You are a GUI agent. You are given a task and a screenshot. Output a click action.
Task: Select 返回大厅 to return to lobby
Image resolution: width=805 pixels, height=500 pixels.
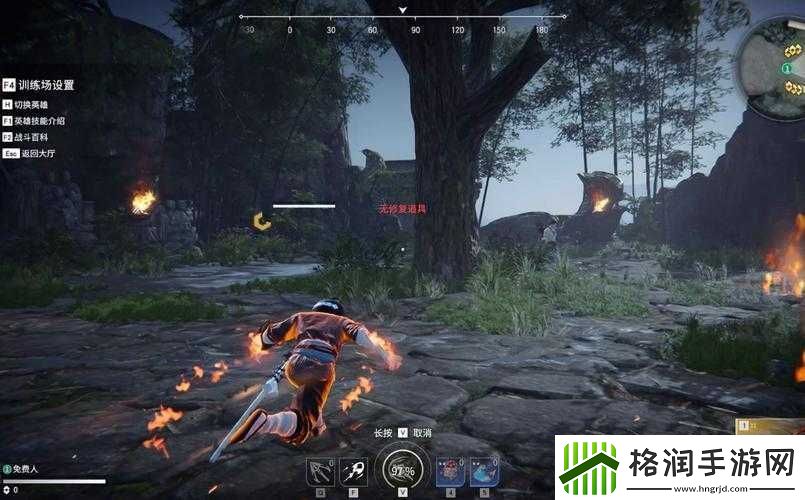[x=32, y=154]
